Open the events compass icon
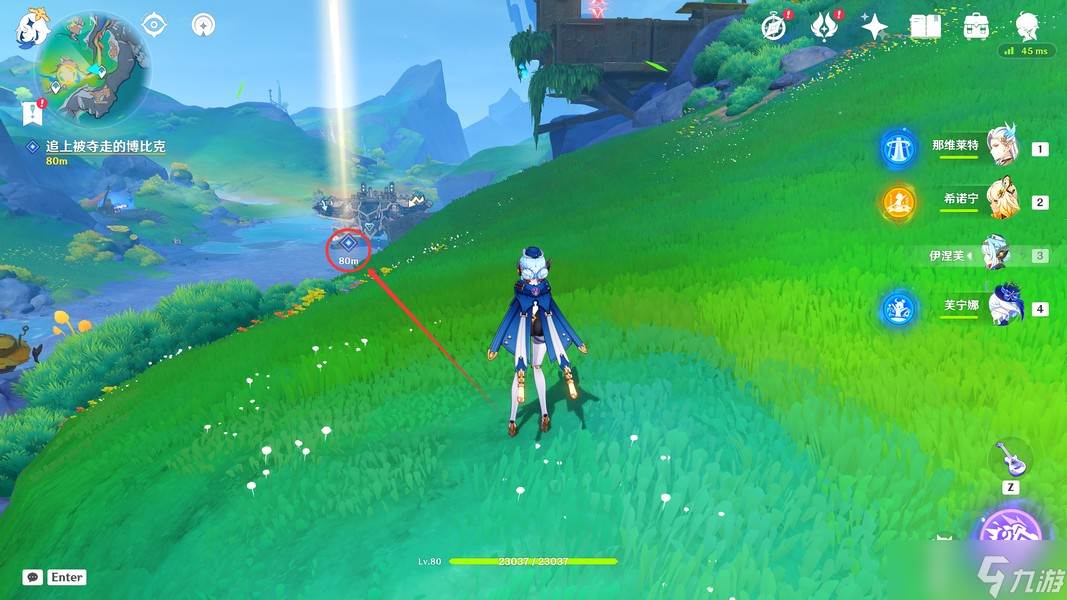Screen dimensions: 1067x600 pos(775,26)
